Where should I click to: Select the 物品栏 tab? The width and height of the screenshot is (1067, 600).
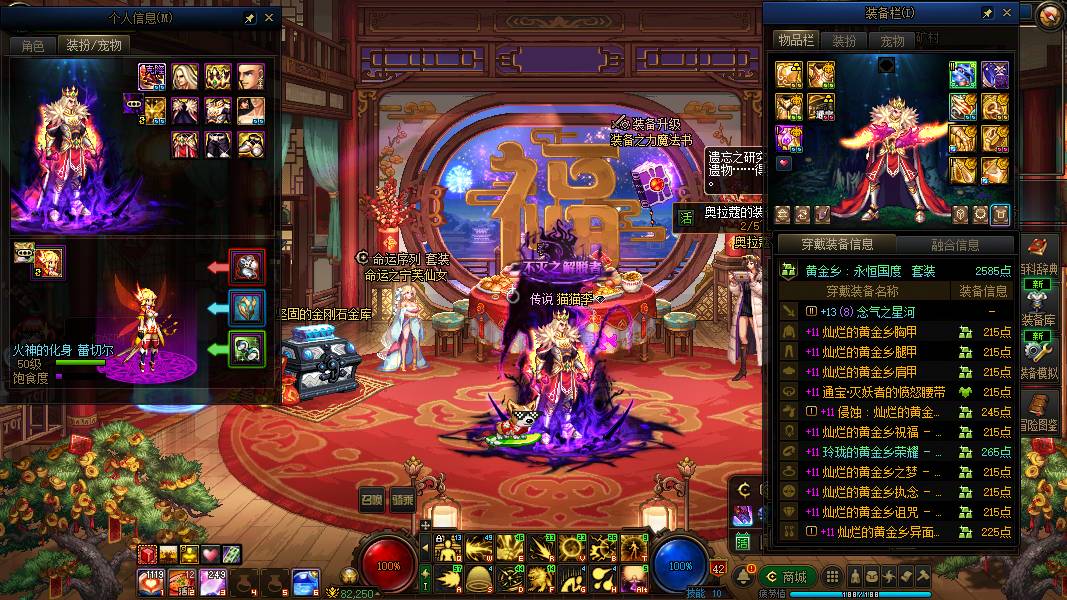coord(796,40)
